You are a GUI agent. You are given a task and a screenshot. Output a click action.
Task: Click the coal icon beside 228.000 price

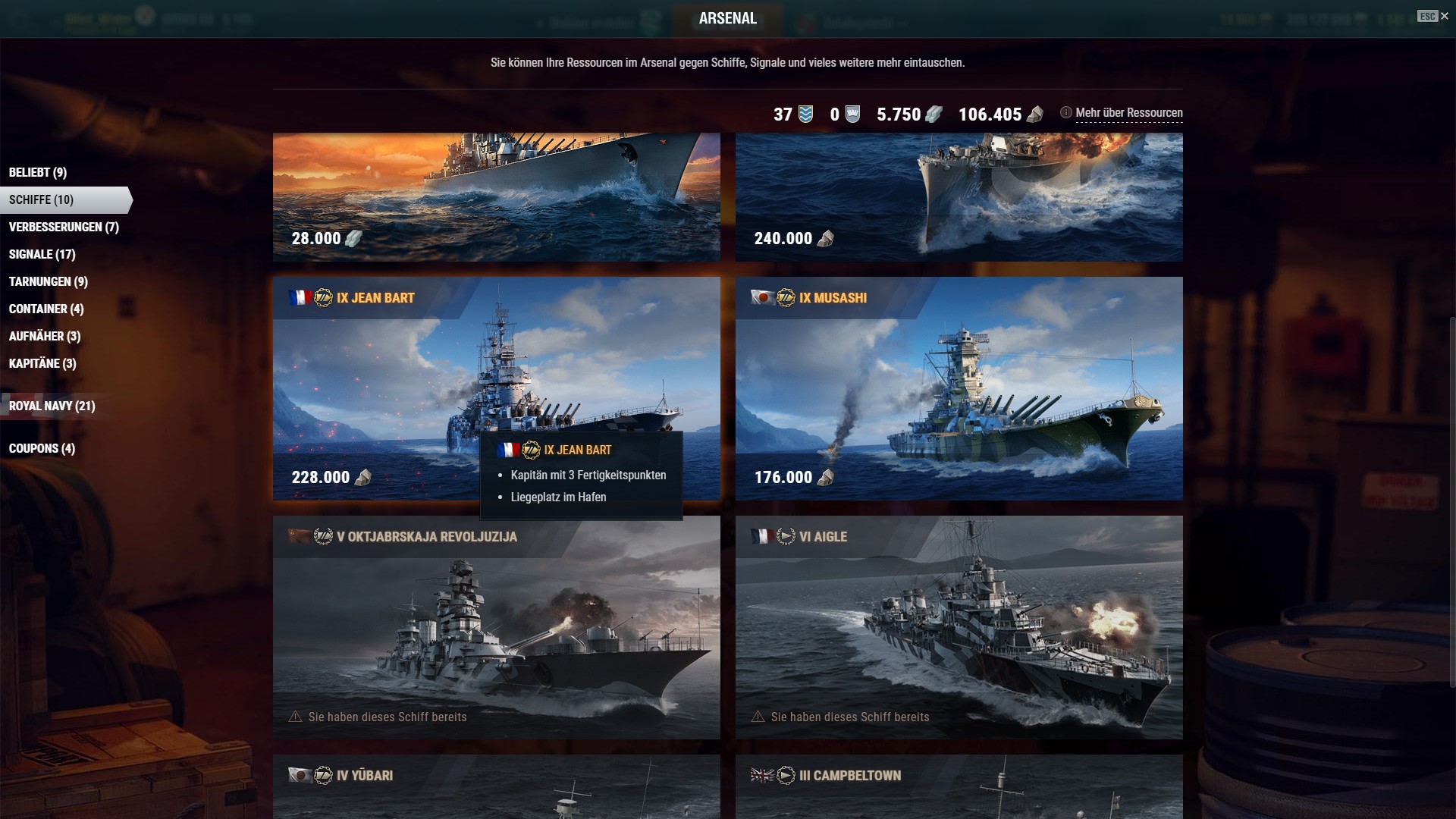363,479
